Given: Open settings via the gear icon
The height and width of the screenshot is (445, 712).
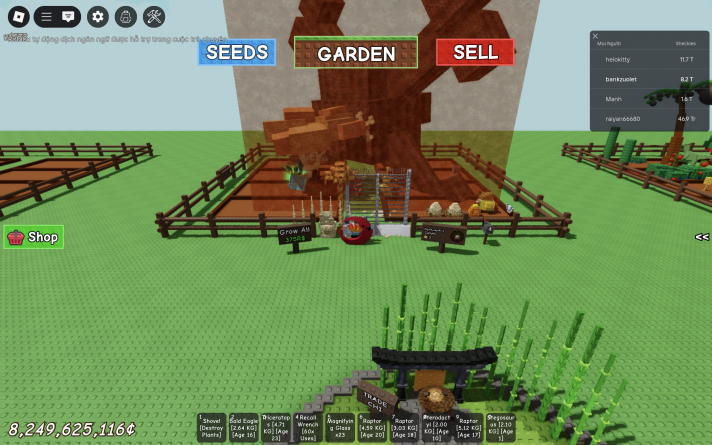Looking at the screenshot, I should 97,16.
